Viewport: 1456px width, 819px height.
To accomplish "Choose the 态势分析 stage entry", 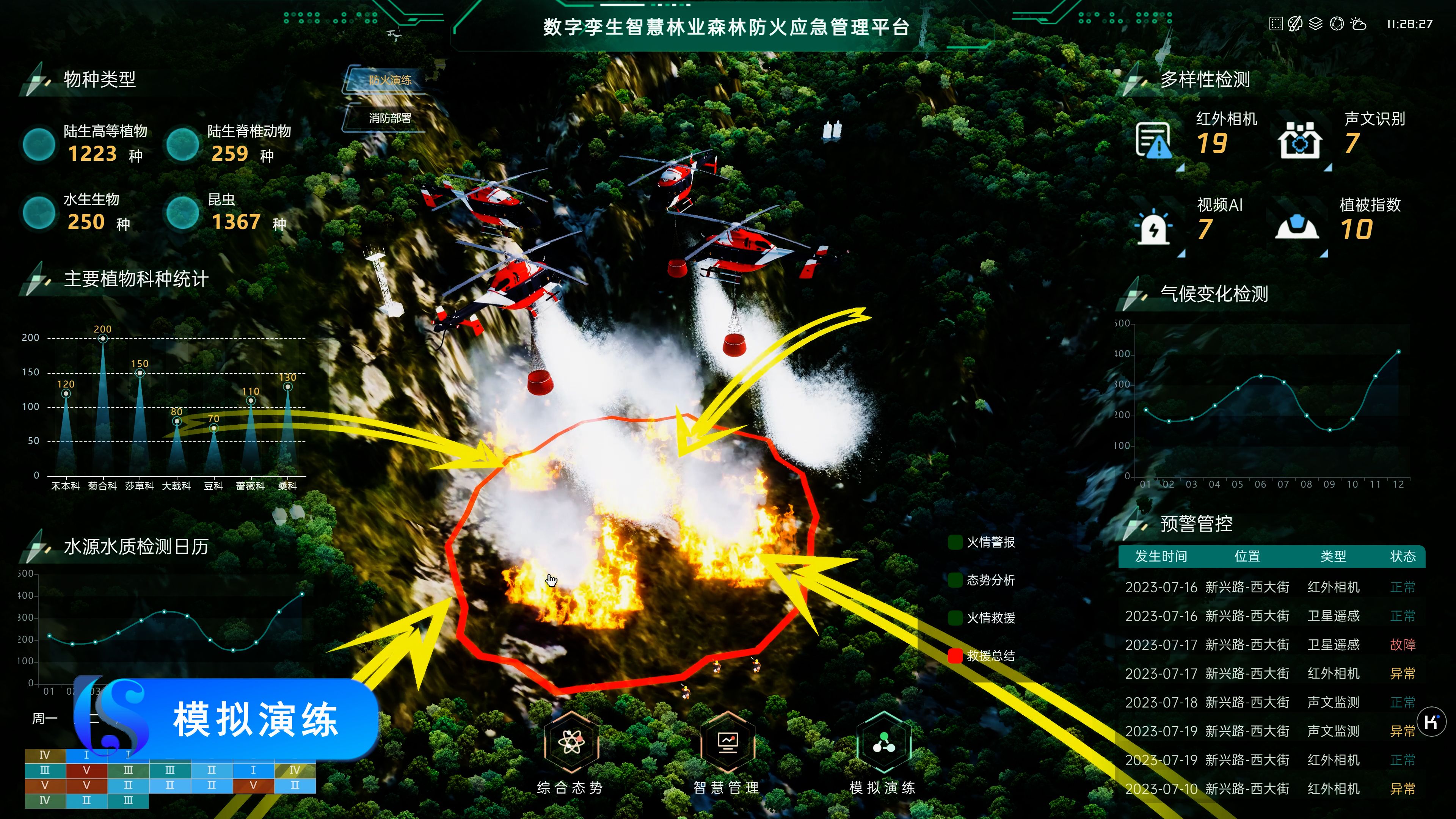I will (x=990, y=581).
